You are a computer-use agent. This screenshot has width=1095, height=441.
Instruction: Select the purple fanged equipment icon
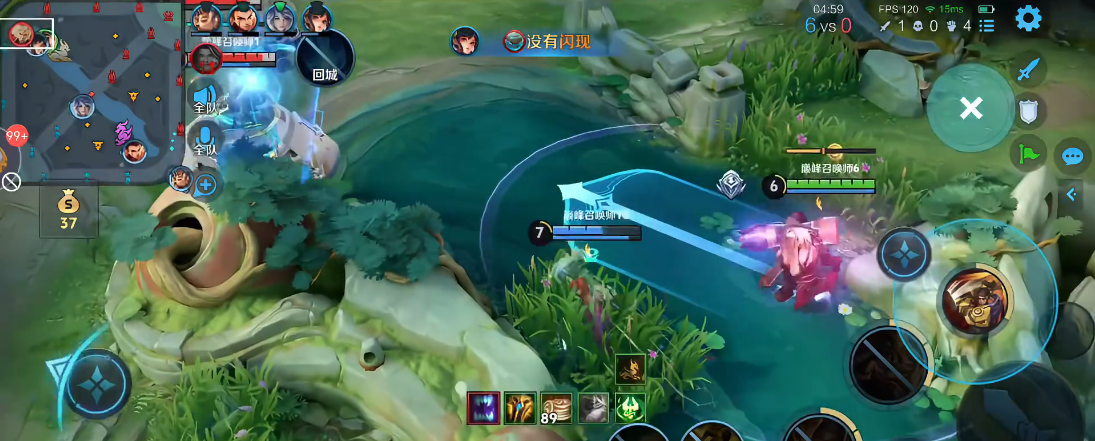(483, 407)
